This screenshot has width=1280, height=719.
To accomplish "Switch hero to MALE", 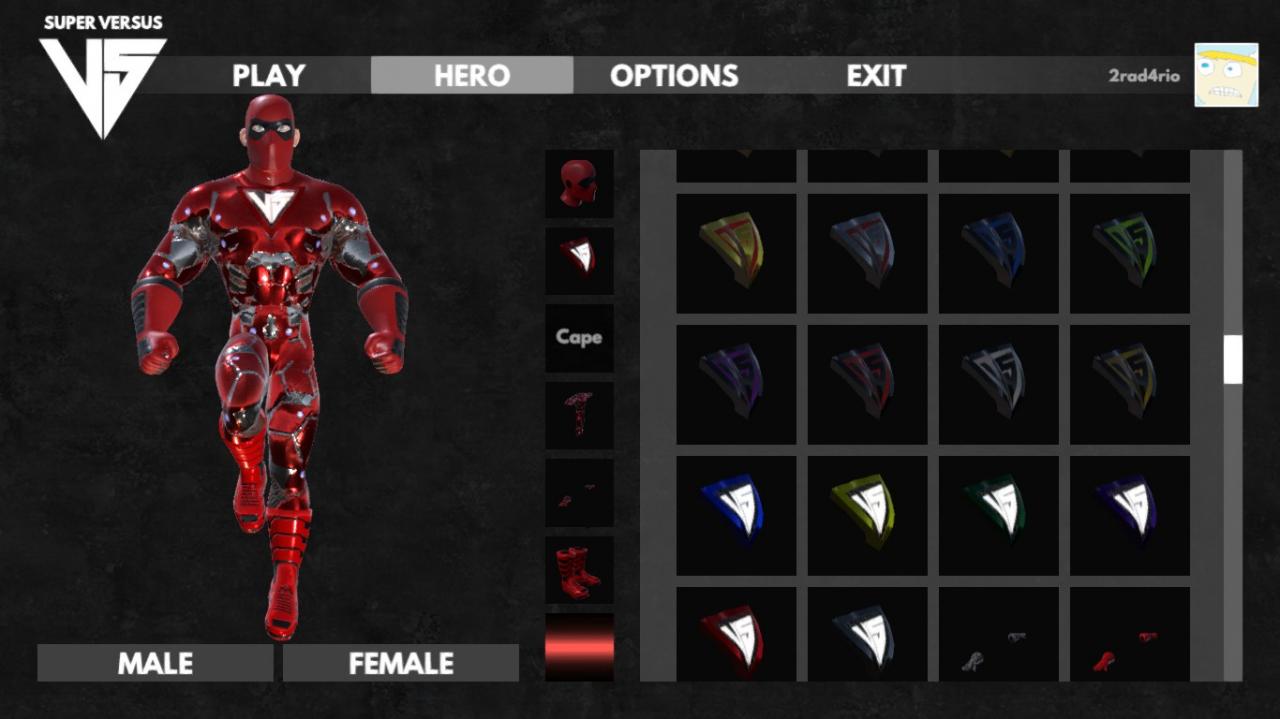I will 155,663.
